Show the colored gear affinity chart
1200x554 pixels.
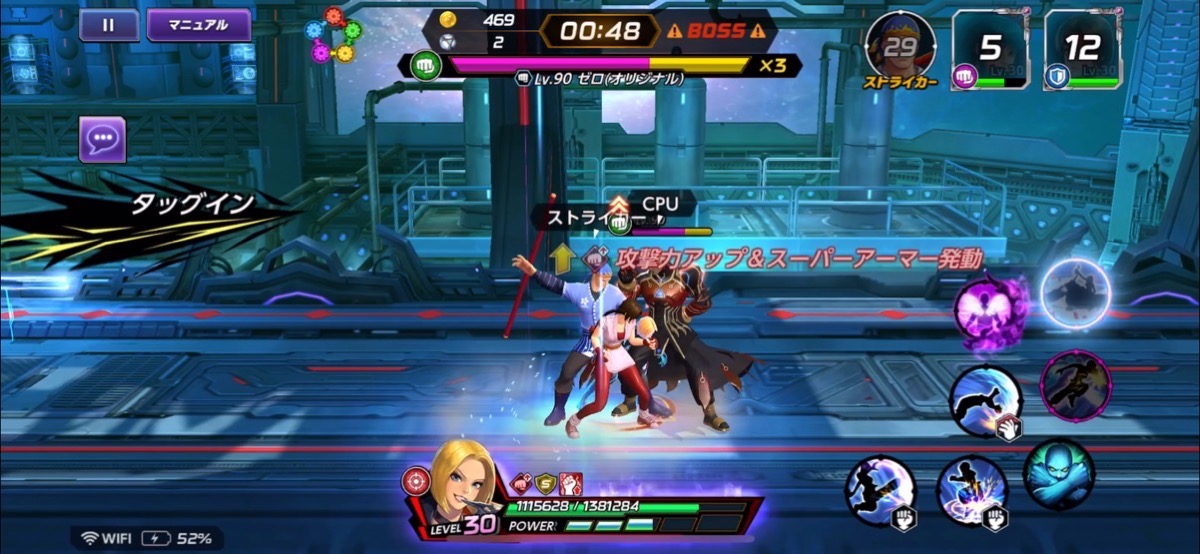coord(334,36)
